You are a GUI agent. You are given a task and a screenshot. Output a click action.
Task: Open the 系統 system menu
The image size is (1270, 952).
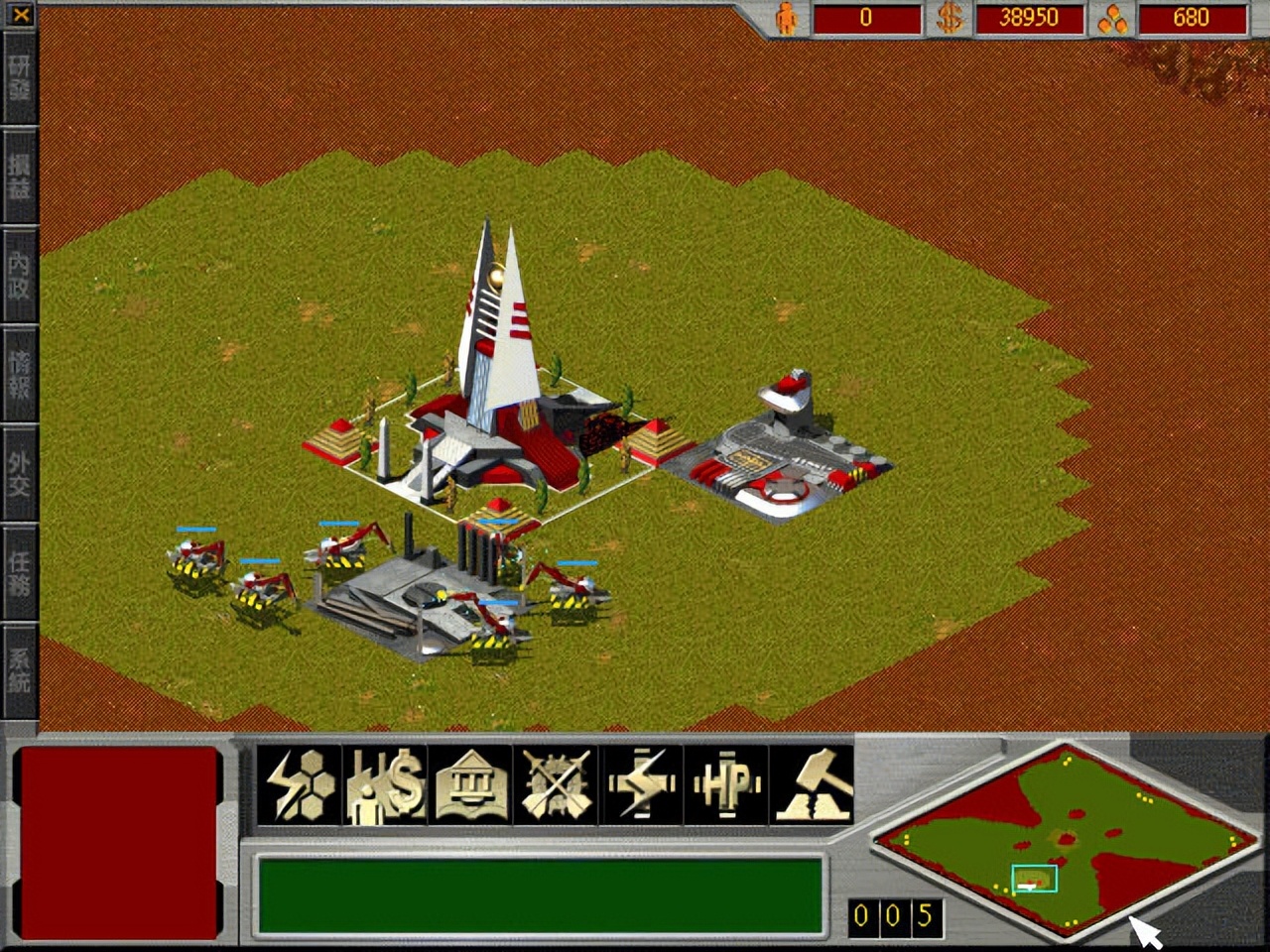(x=19, y=670)
